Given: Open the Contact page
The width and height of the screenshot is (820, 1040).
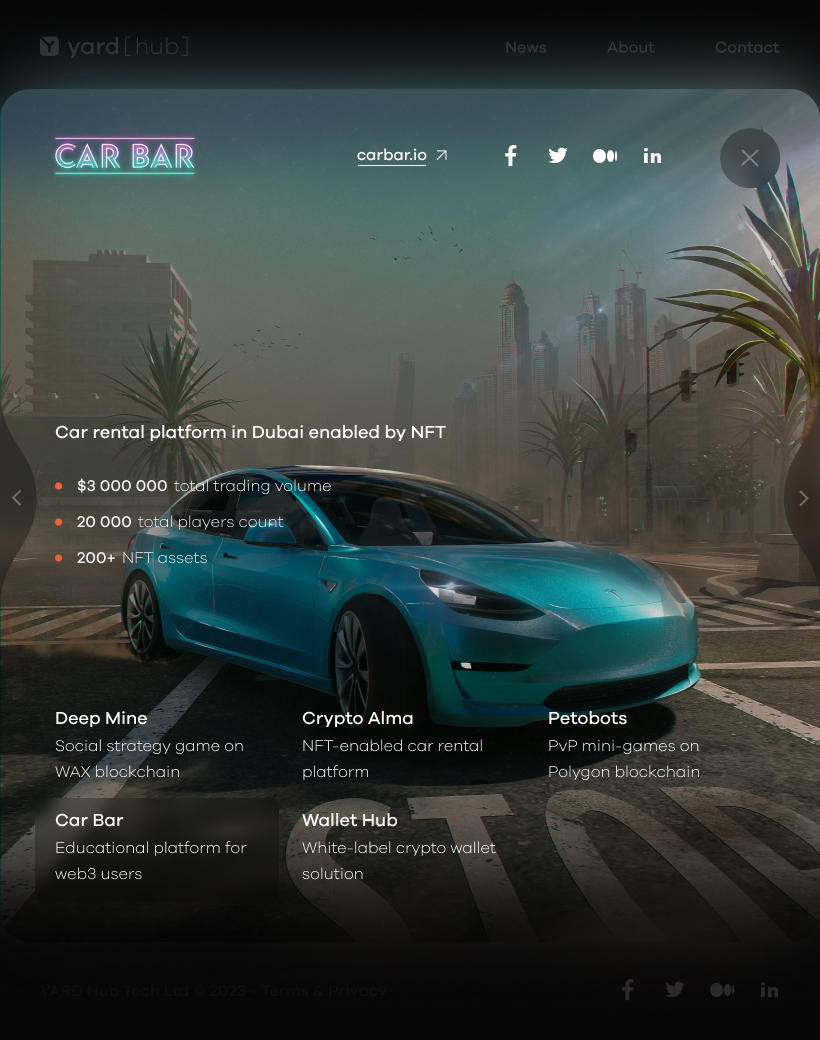Looking at the screenshot, I should tap(746, 47).
